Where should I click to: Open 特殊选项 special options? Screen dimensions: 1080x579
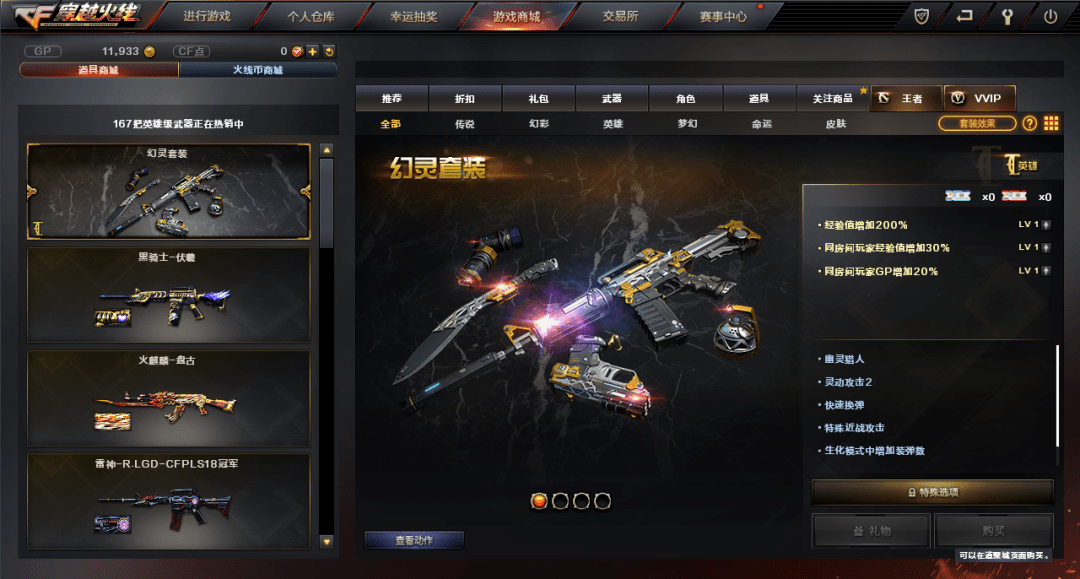[932, 492]
